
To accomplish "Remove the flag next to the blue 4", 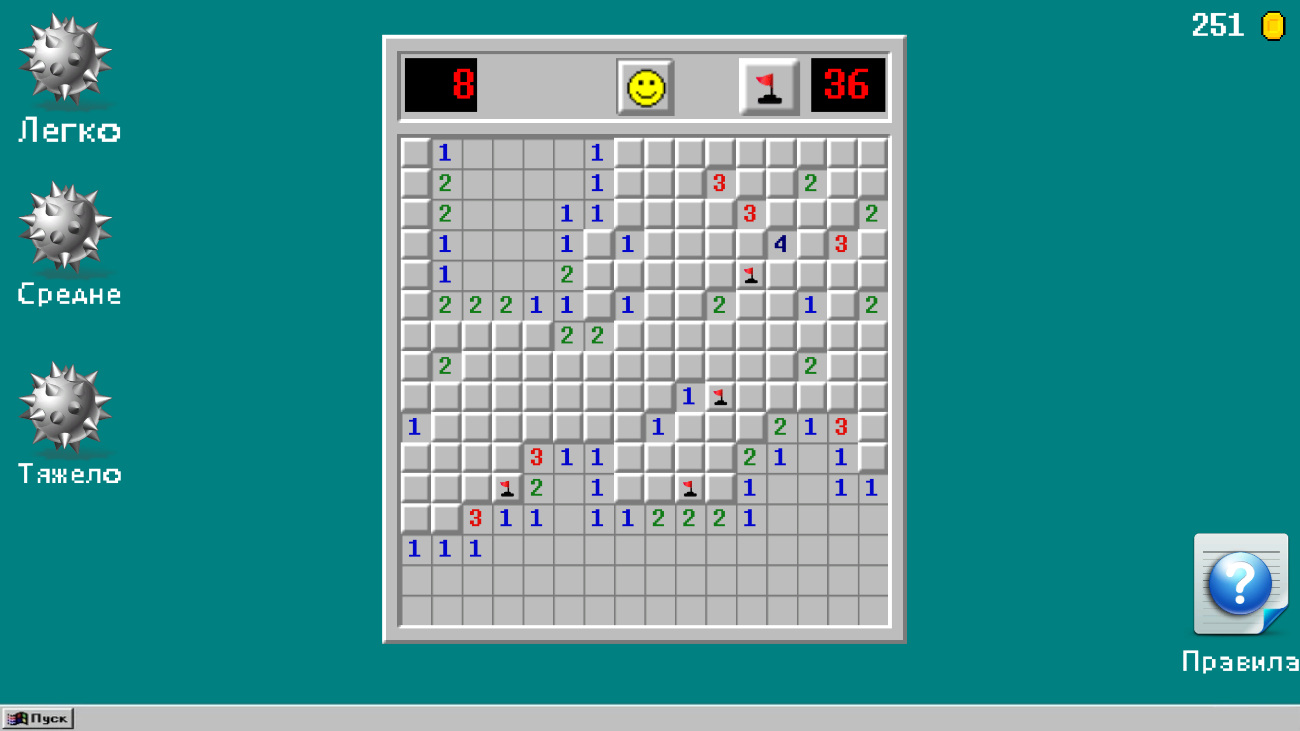I will pyautogui.click(x=749, y=274).
